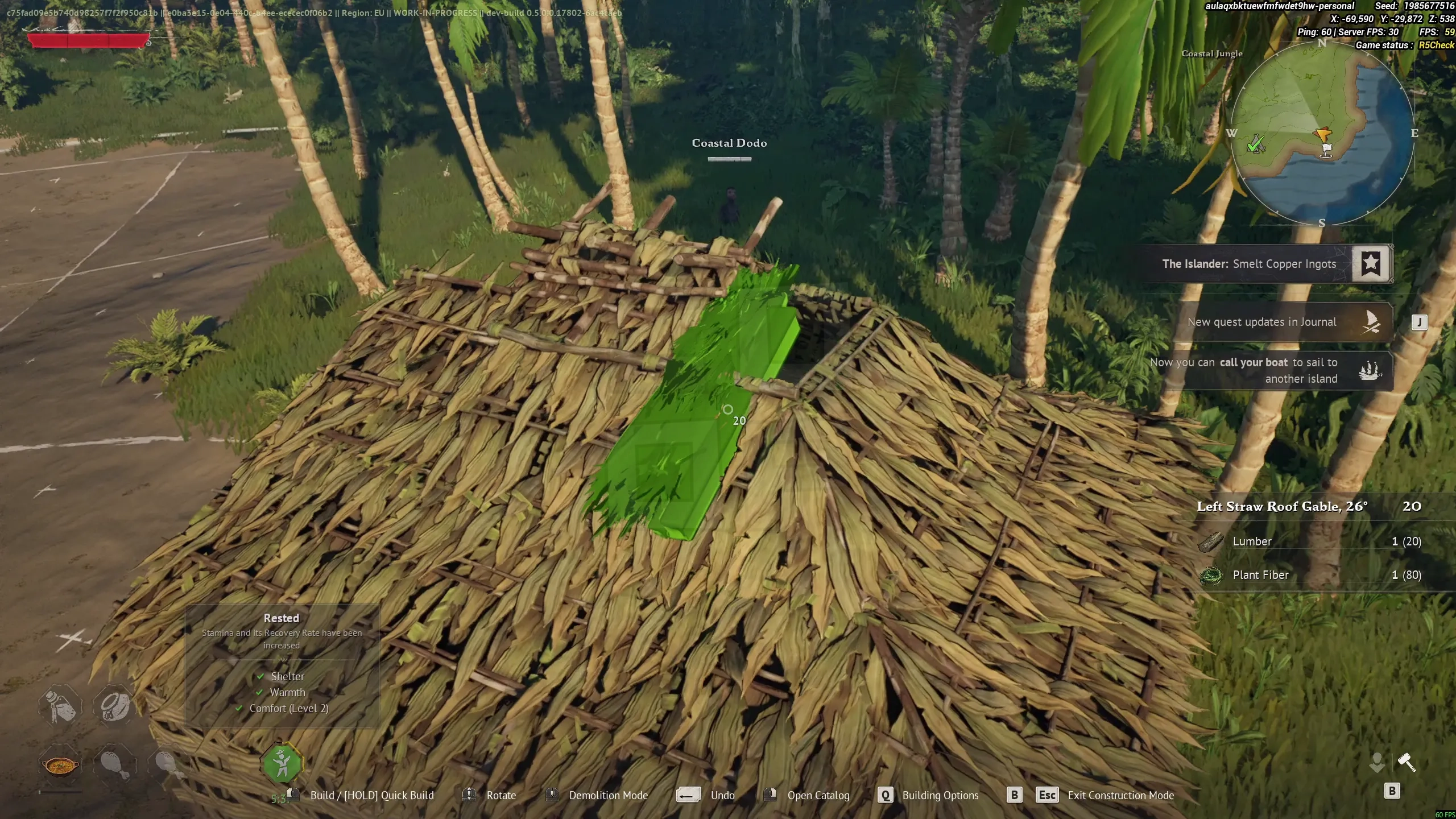This screenshot has width=1456, height=819.
Task: Click the Open Catalog label
Action: 818,796
